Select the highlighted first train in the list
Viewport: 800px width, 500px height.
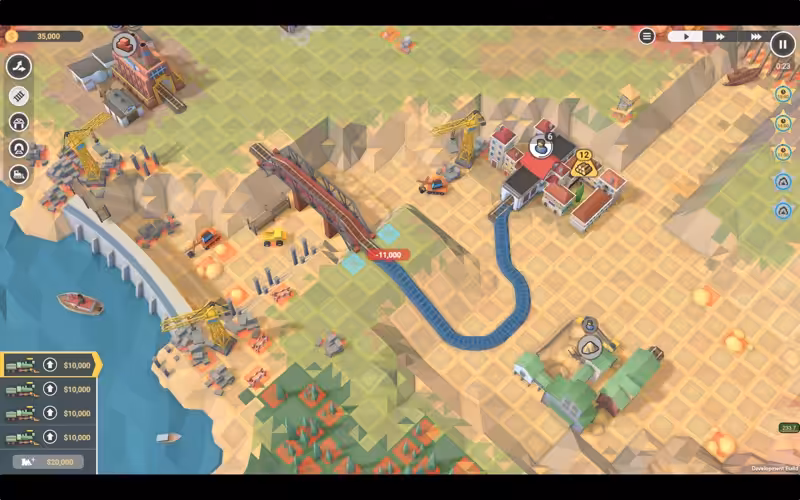point(50,365)
